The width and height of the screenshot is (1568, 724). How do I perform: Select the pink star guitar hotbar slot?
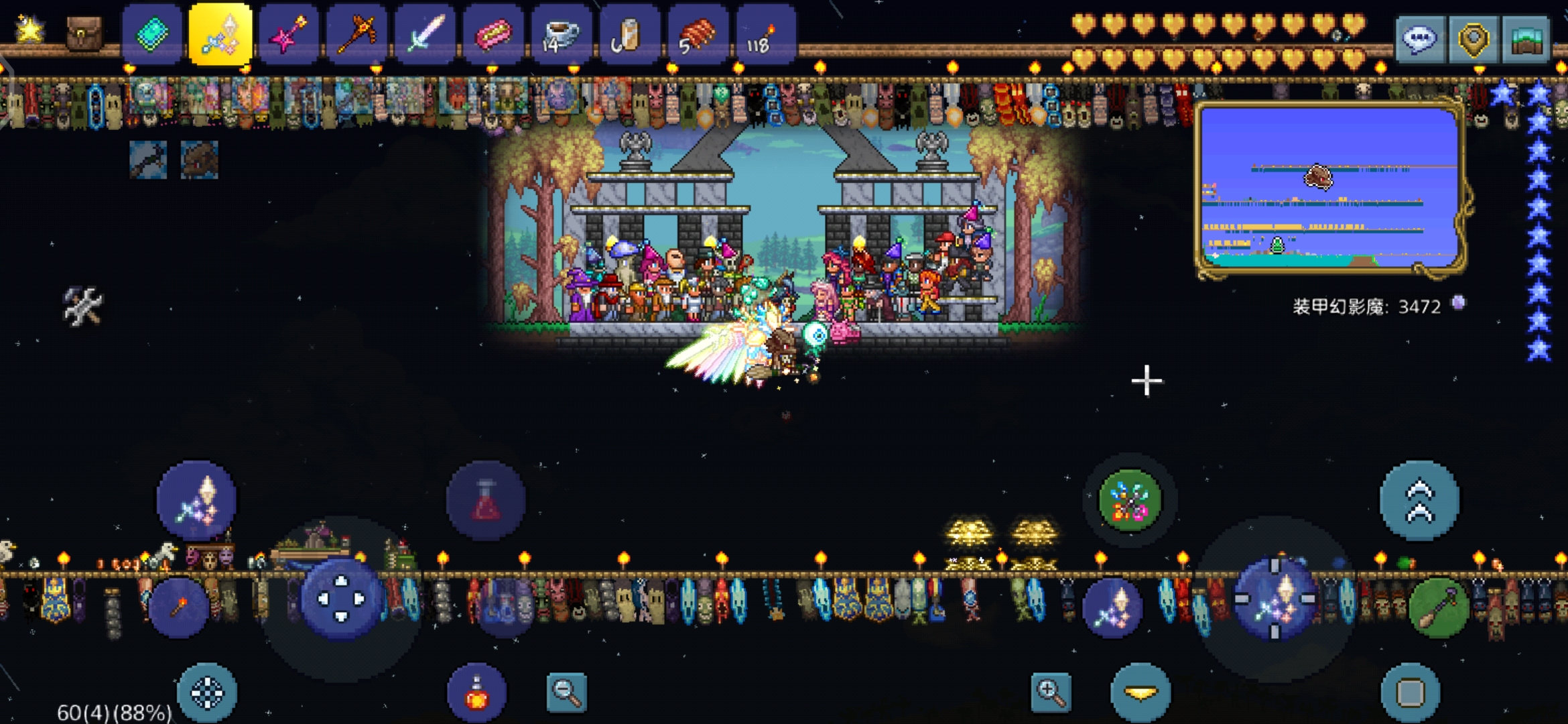(x=289, y=35)
